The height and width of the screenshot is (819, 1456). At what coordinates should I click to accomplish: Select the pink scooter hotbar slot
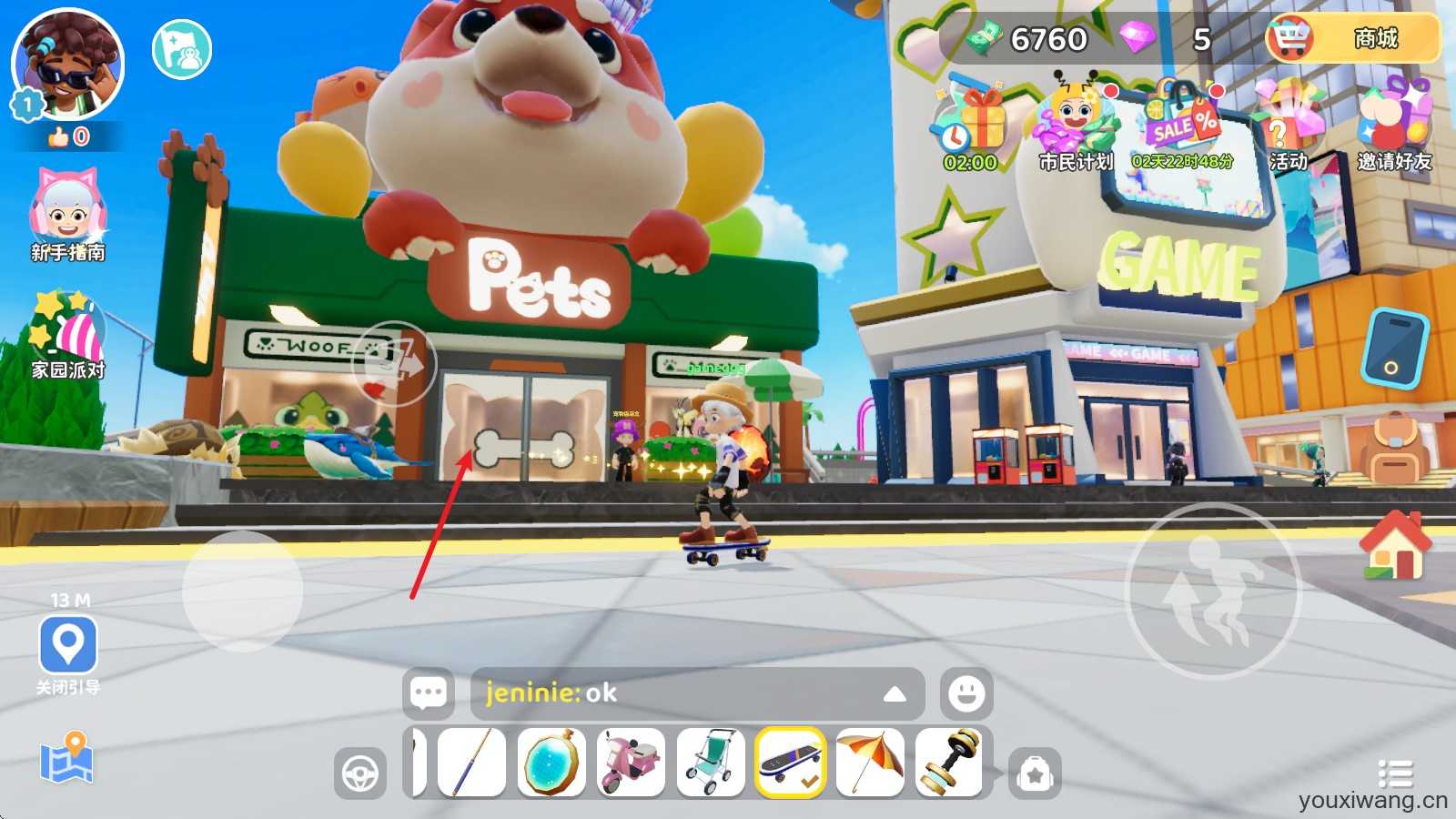pyautogui.click(x=632, y=763)
